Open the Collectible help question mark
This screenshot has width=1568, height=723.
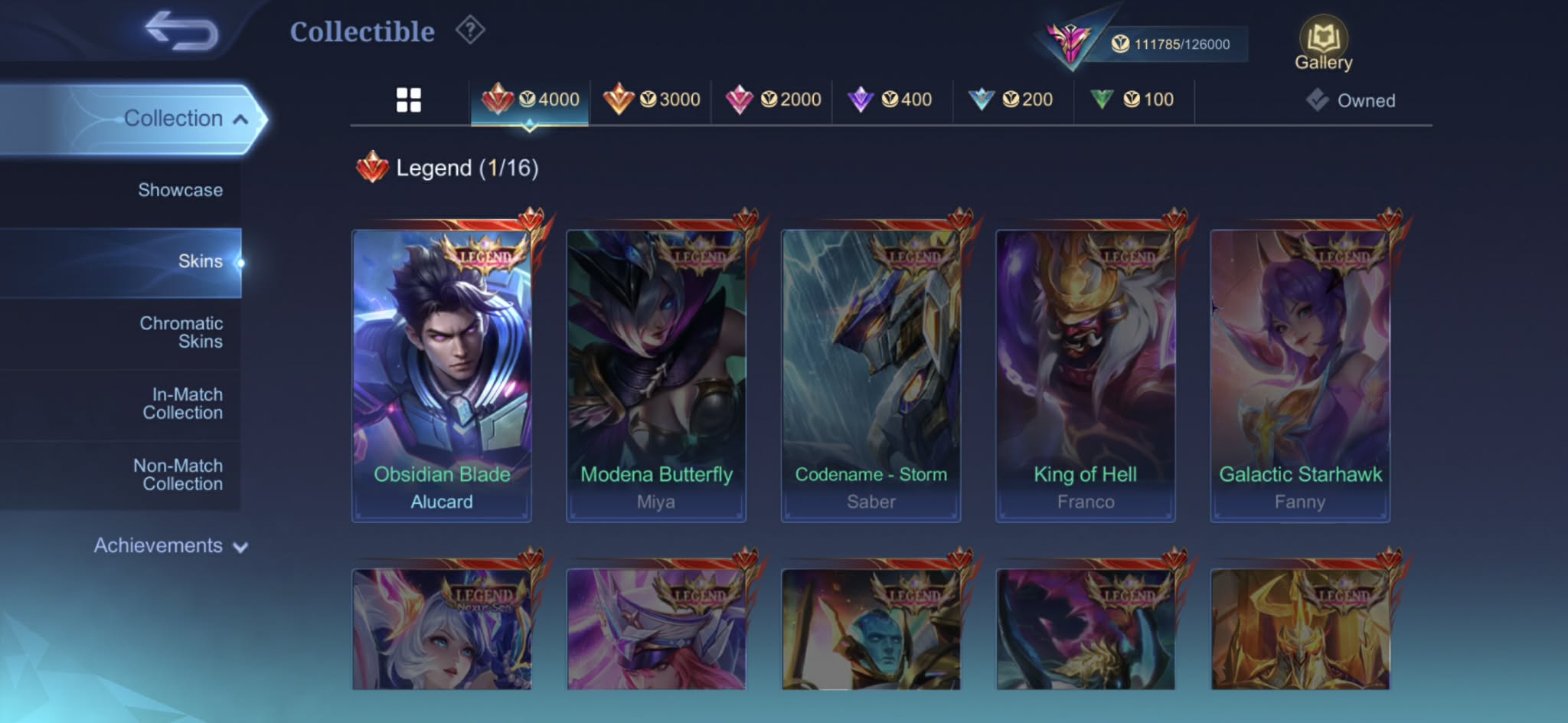(470, 31)
